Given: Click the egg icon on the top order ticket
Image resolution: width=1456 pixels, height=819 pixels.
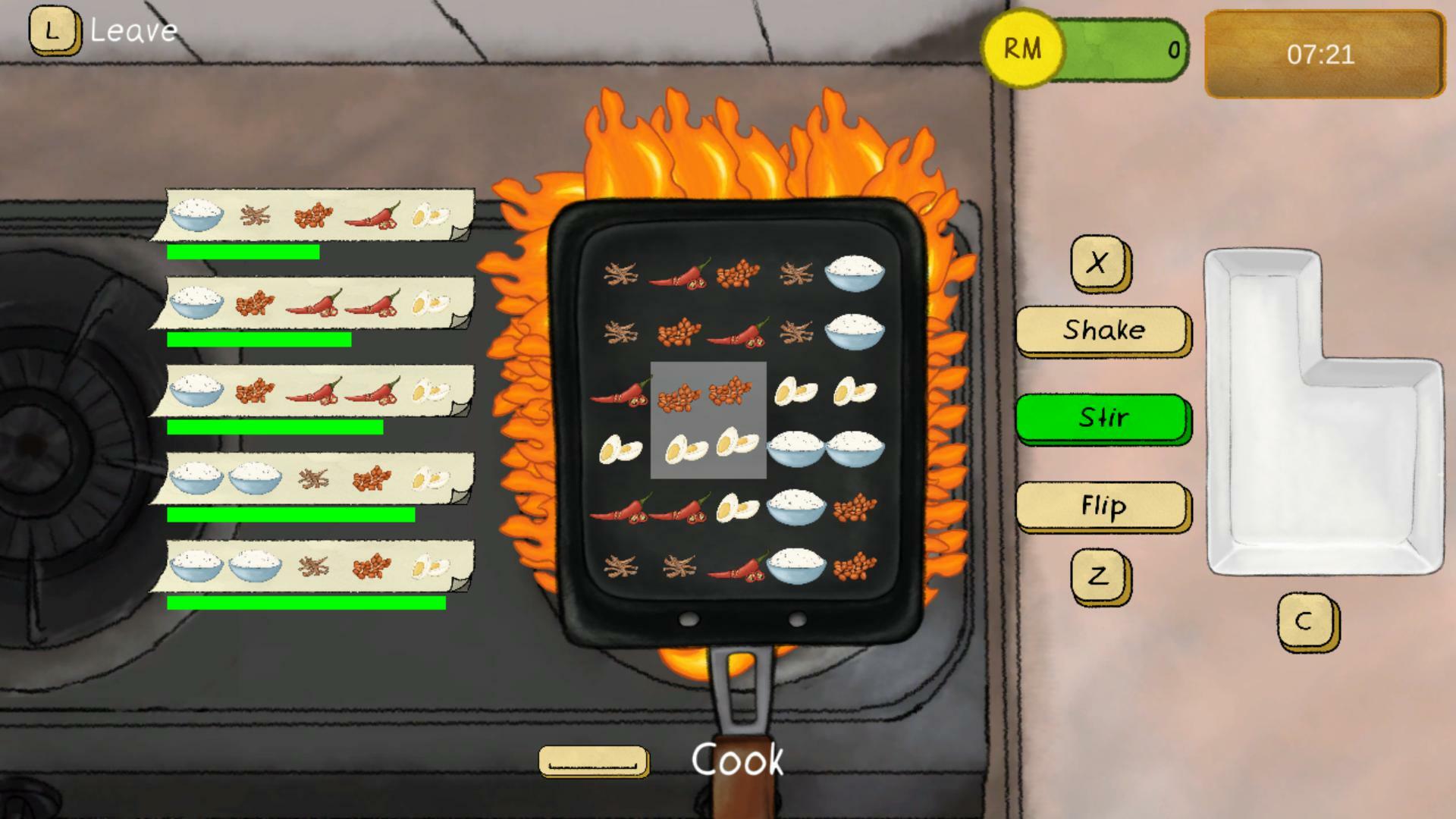Looking at the screenshot, I should 430,216.
